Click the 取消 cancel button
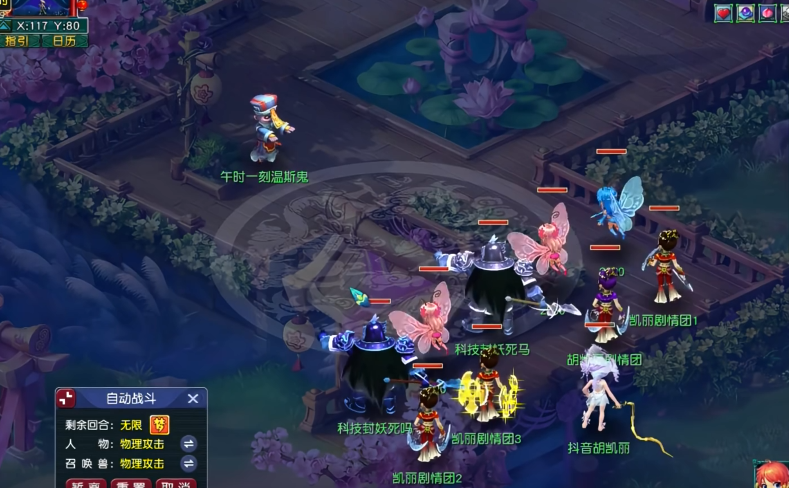This screenshot has width=789, height=488. pyautogui.click(x=176, y=484)
